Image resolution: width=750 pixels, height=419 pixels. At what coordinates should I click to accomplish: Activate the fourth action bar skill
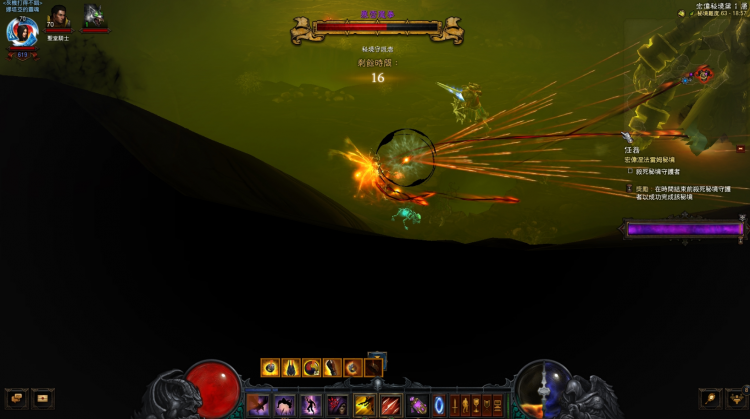click(x=336, y=405)
